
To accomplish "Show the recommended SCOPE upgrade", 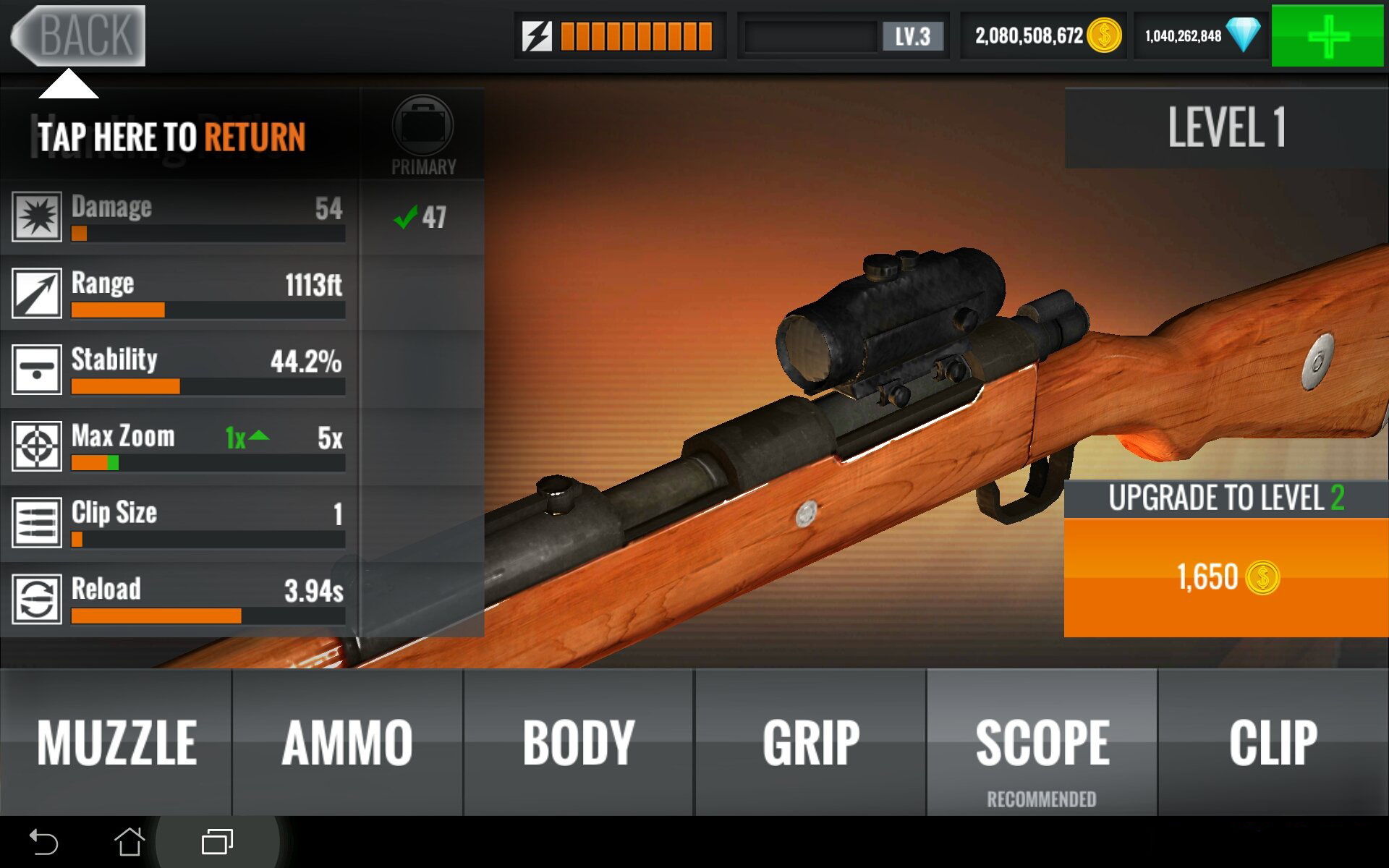I will [1042, 744].
